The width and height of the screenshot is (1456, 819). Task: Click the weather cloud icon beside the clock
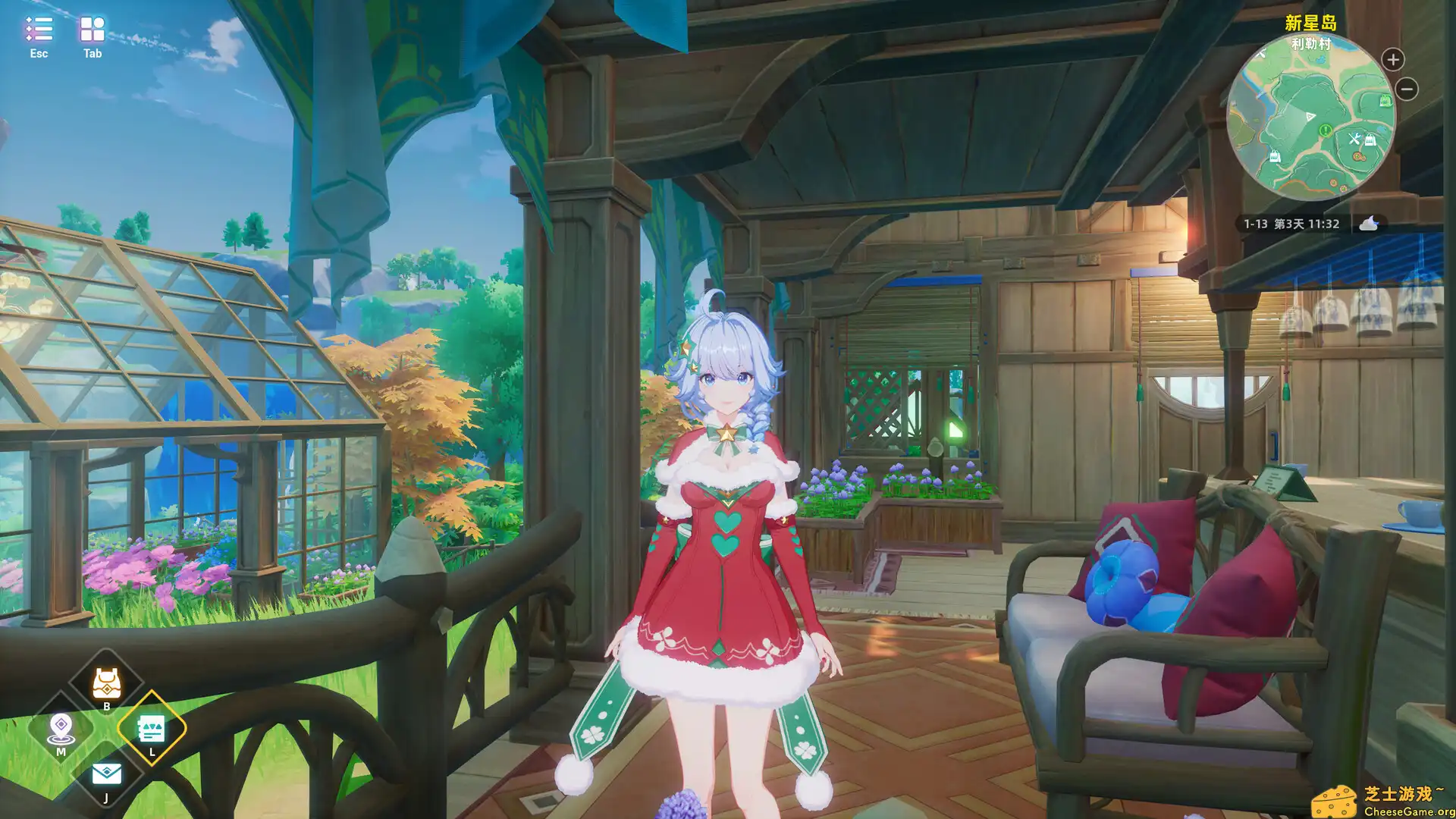pos(1368,224)
